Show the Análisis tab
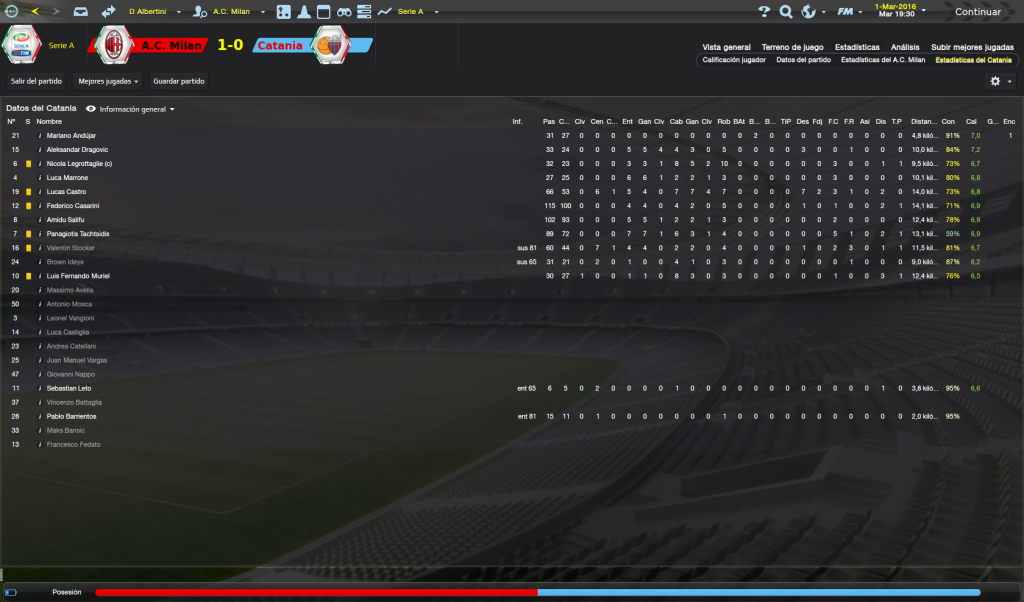The image size is (1024, 602). (905, 47)
